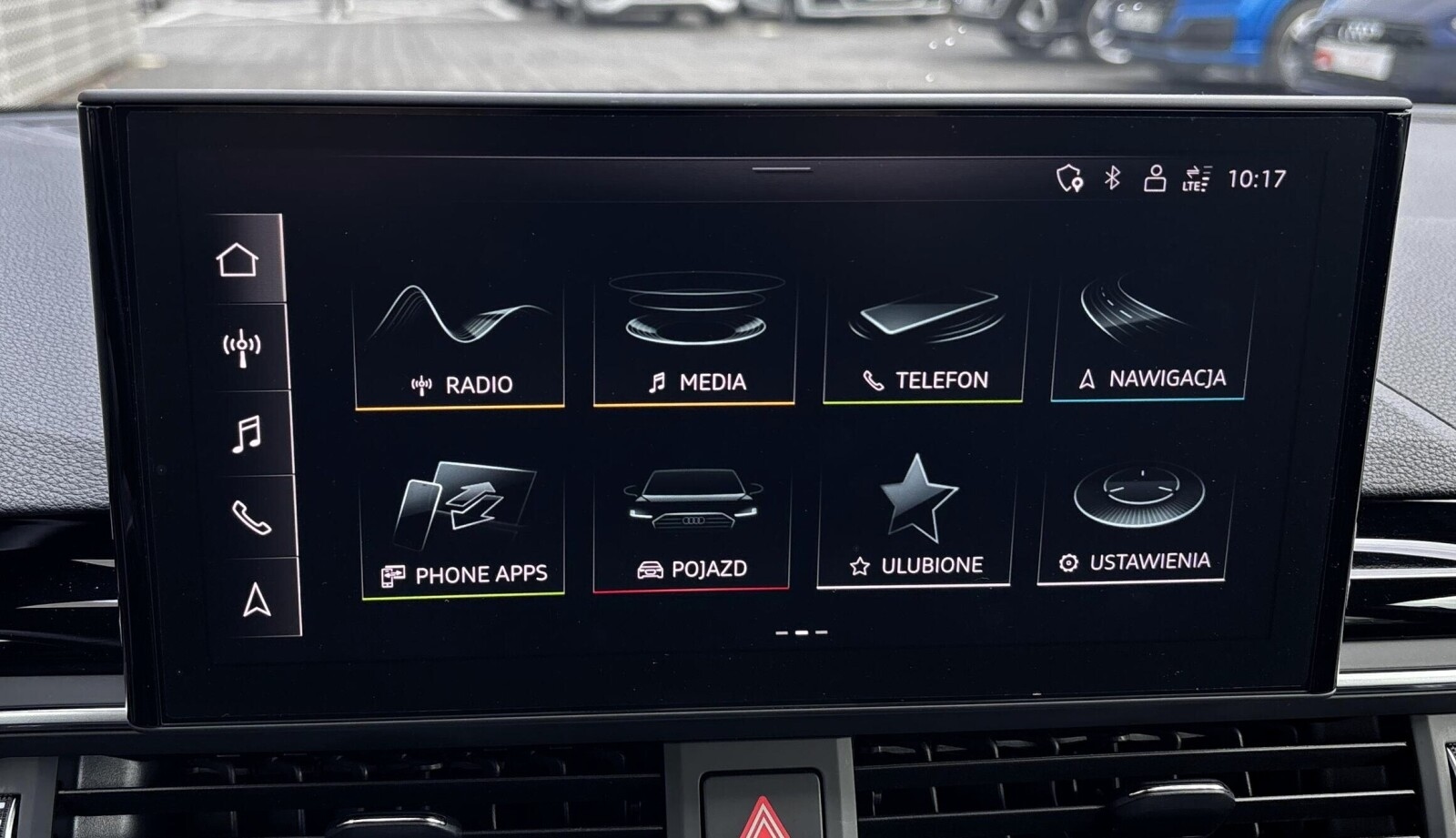Open the user profile icon
Image resolution: width=1456 pixels, height=838 pixels.
click(x=1155, y=177)
